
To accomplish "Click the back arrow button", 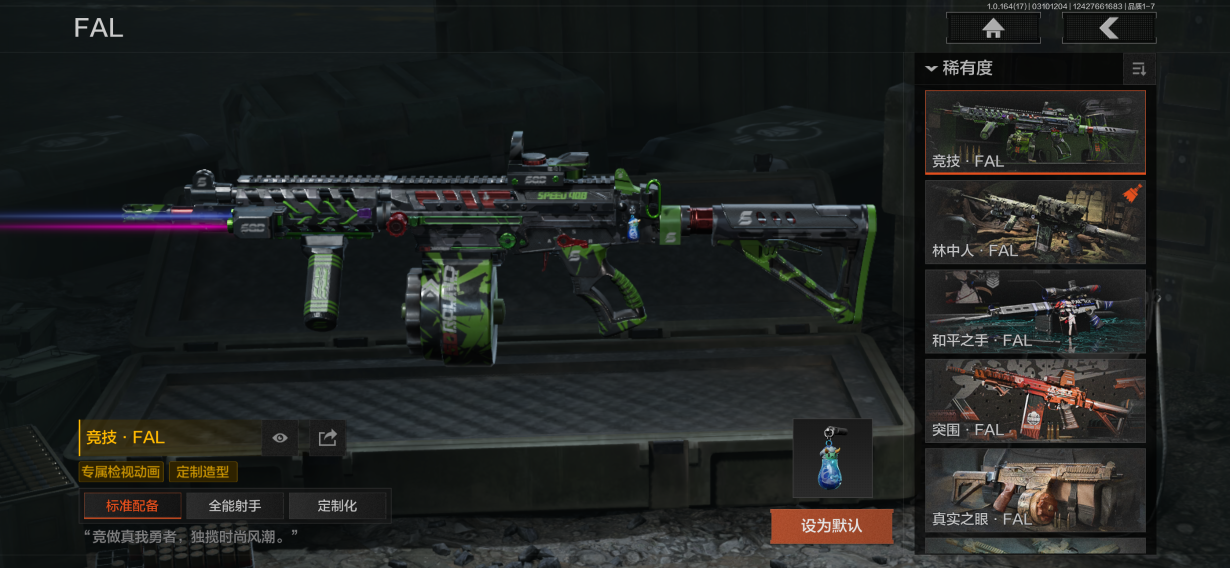I will (x=1109, y=28).
